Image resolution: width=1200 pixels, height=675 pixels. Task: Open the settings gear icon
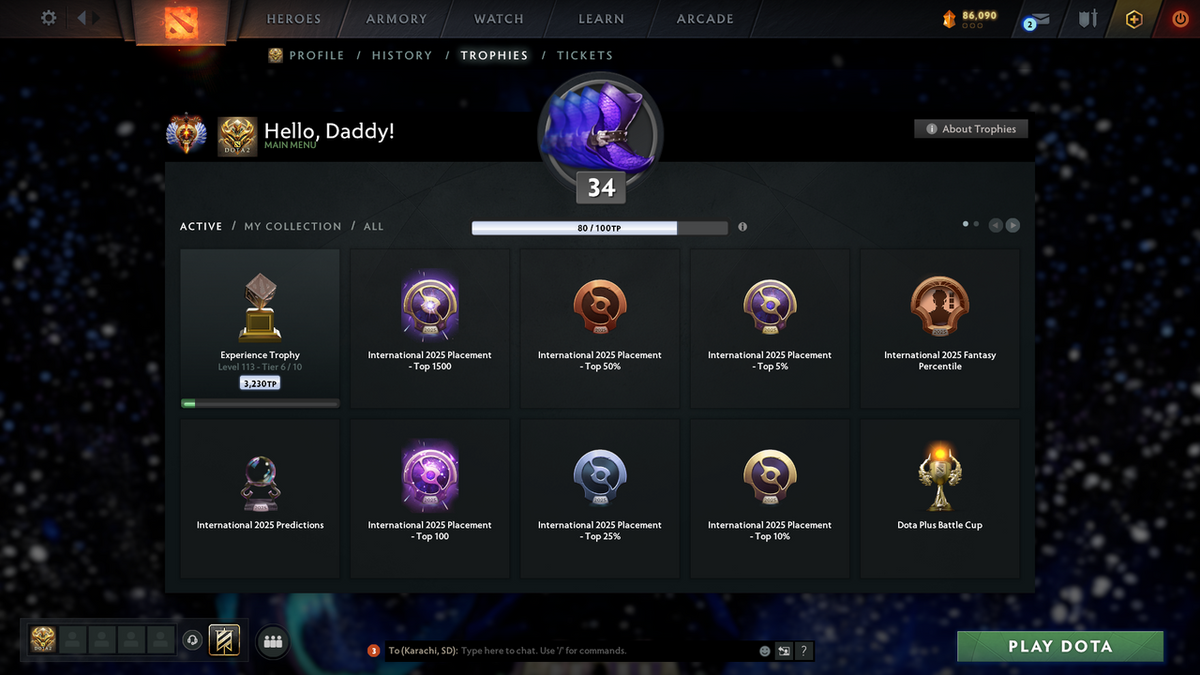pyautogui.click(x=48, y=18)
